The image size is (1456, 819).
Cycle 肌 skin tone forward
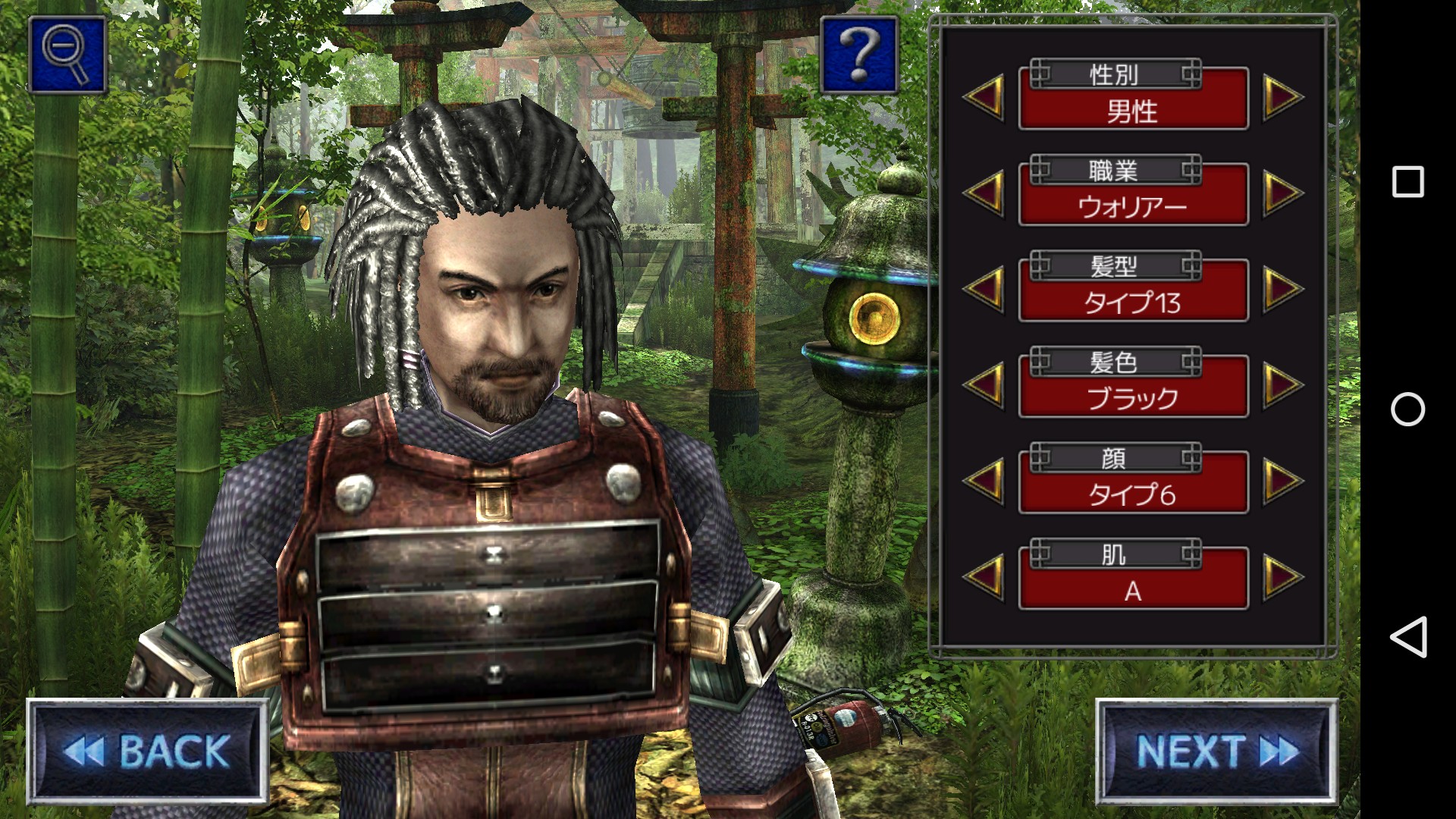(x=1282, y=576)
